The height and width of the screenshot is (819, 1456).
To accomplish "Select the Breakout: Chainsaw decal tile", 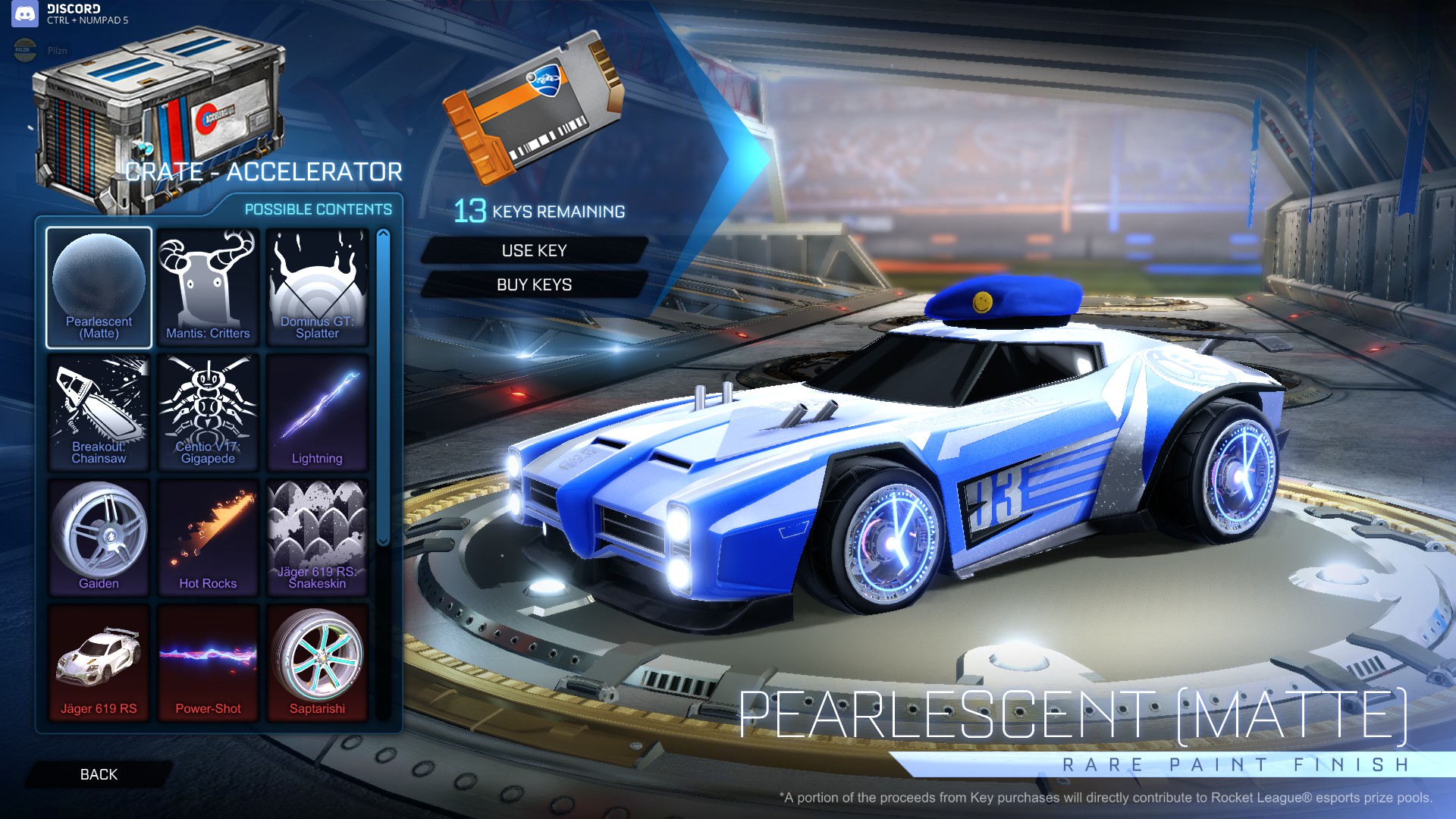I will coord(99,413).
